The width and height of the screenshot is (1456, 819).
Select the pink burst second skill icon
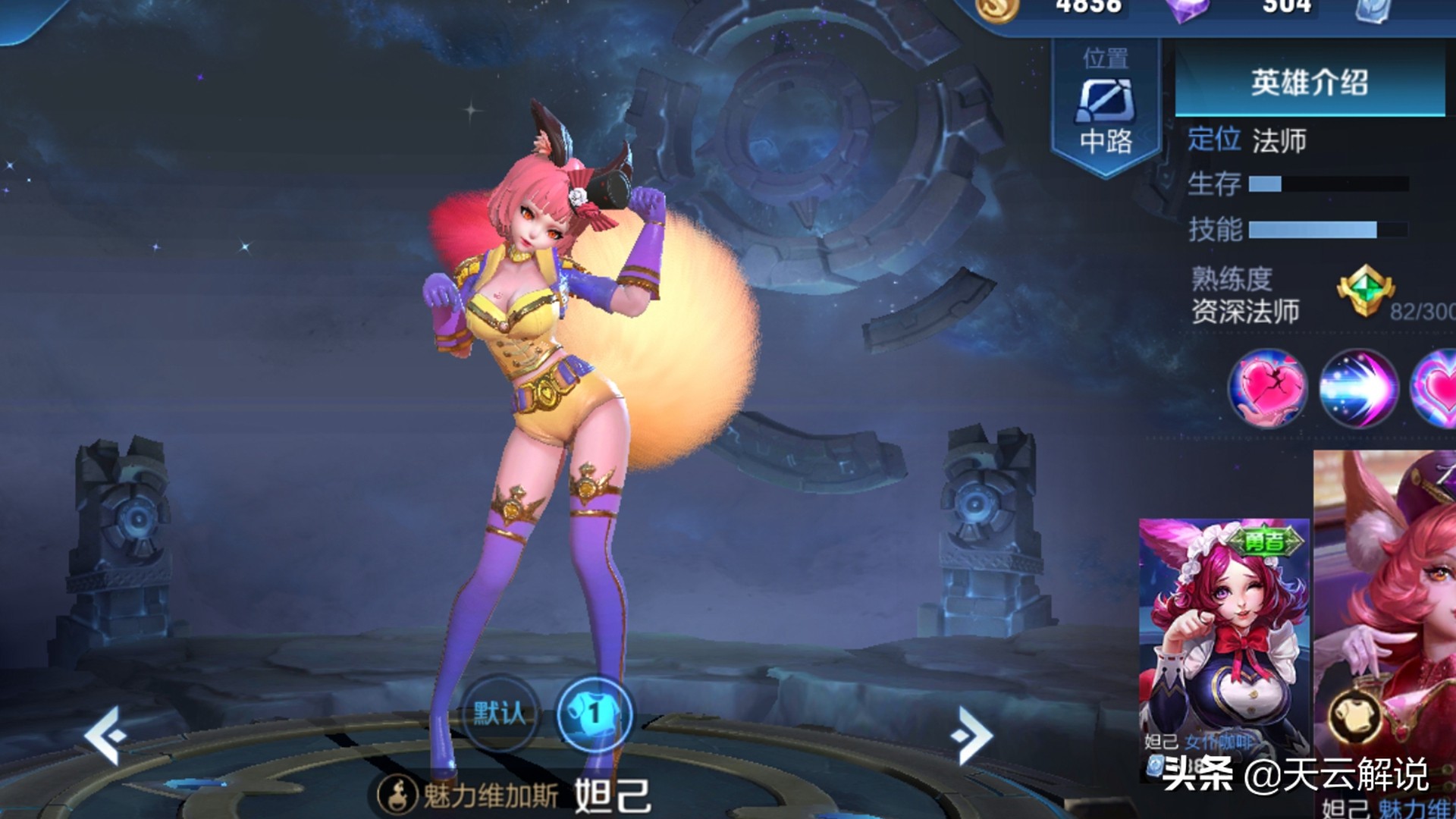[x=1357, y=389]
